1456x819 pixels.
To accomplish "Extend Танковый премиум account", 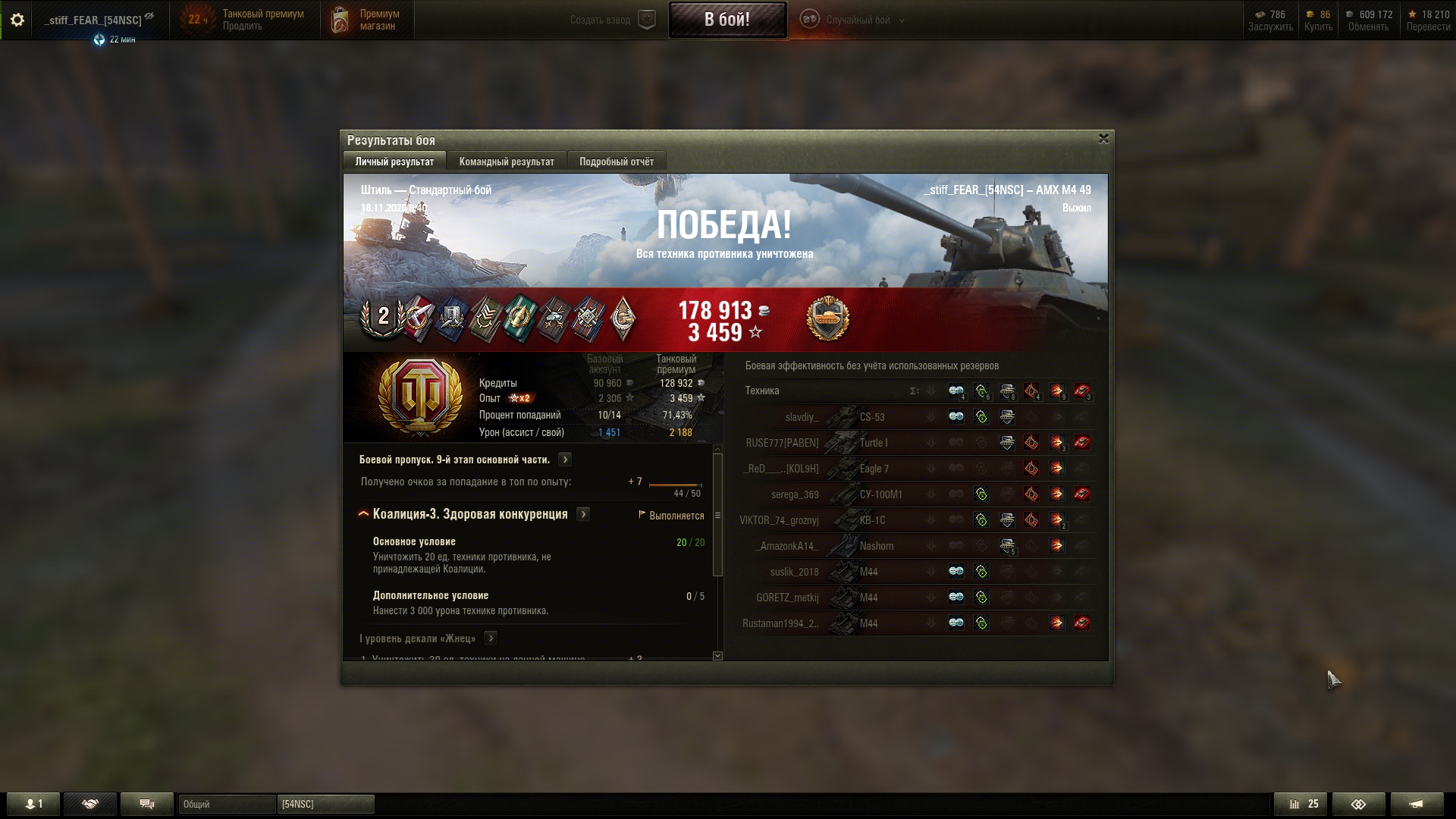I will (243, 27).
